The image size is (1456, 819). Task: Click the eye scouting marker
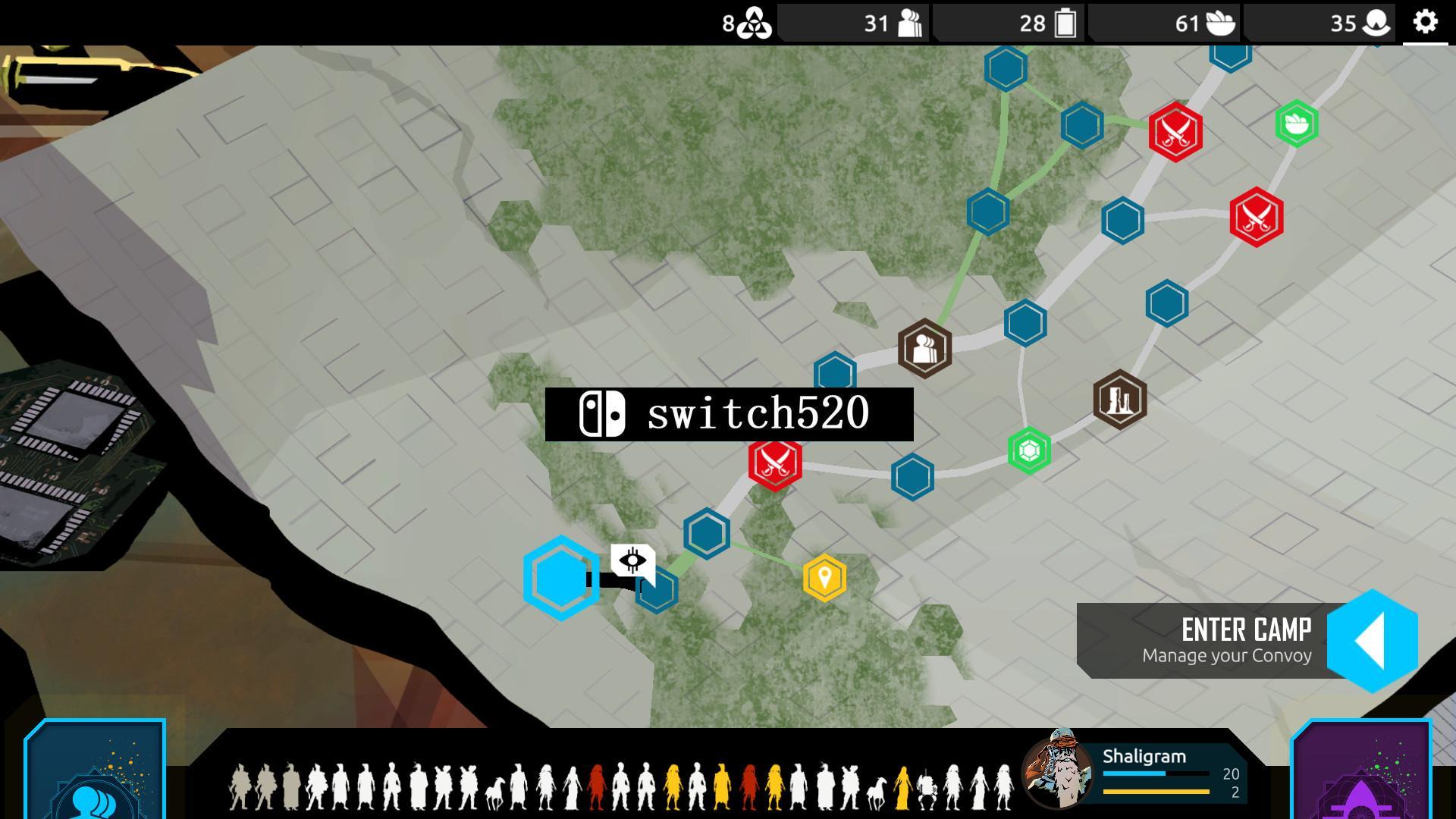point(632,562)
